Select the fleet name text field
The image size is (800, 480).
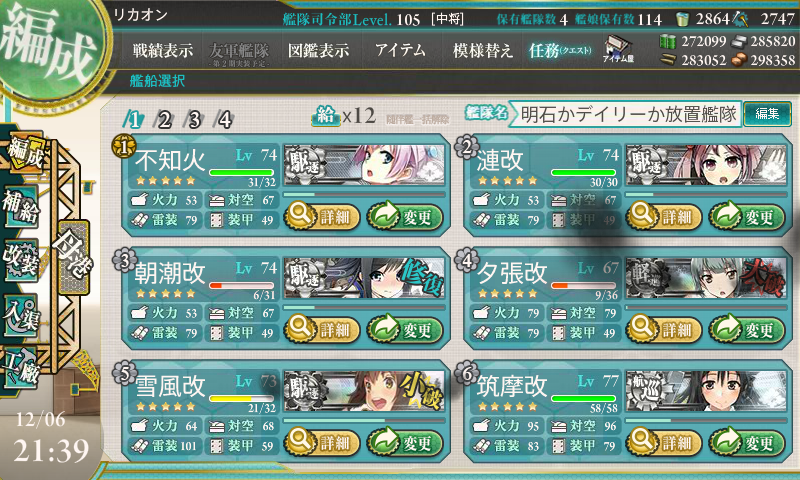click(x=629, y=114)
